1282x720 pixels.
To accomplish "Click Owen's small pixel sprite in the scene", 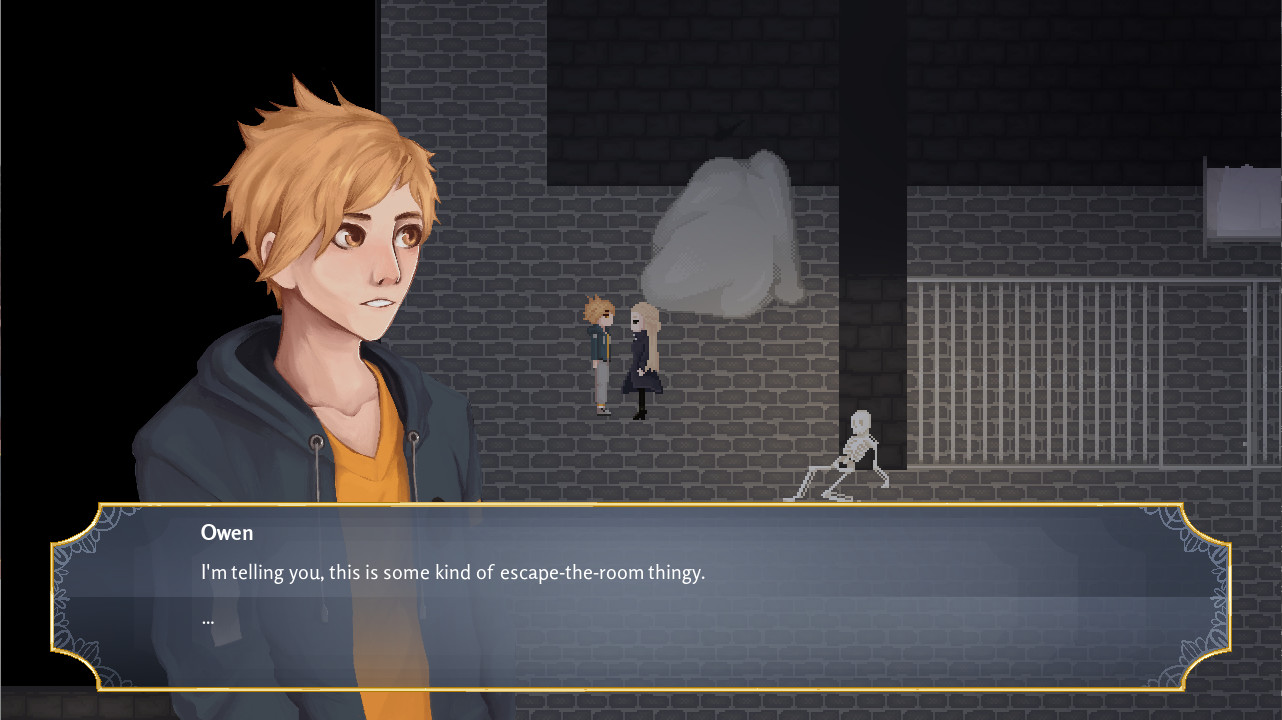I will click(600, 355).
